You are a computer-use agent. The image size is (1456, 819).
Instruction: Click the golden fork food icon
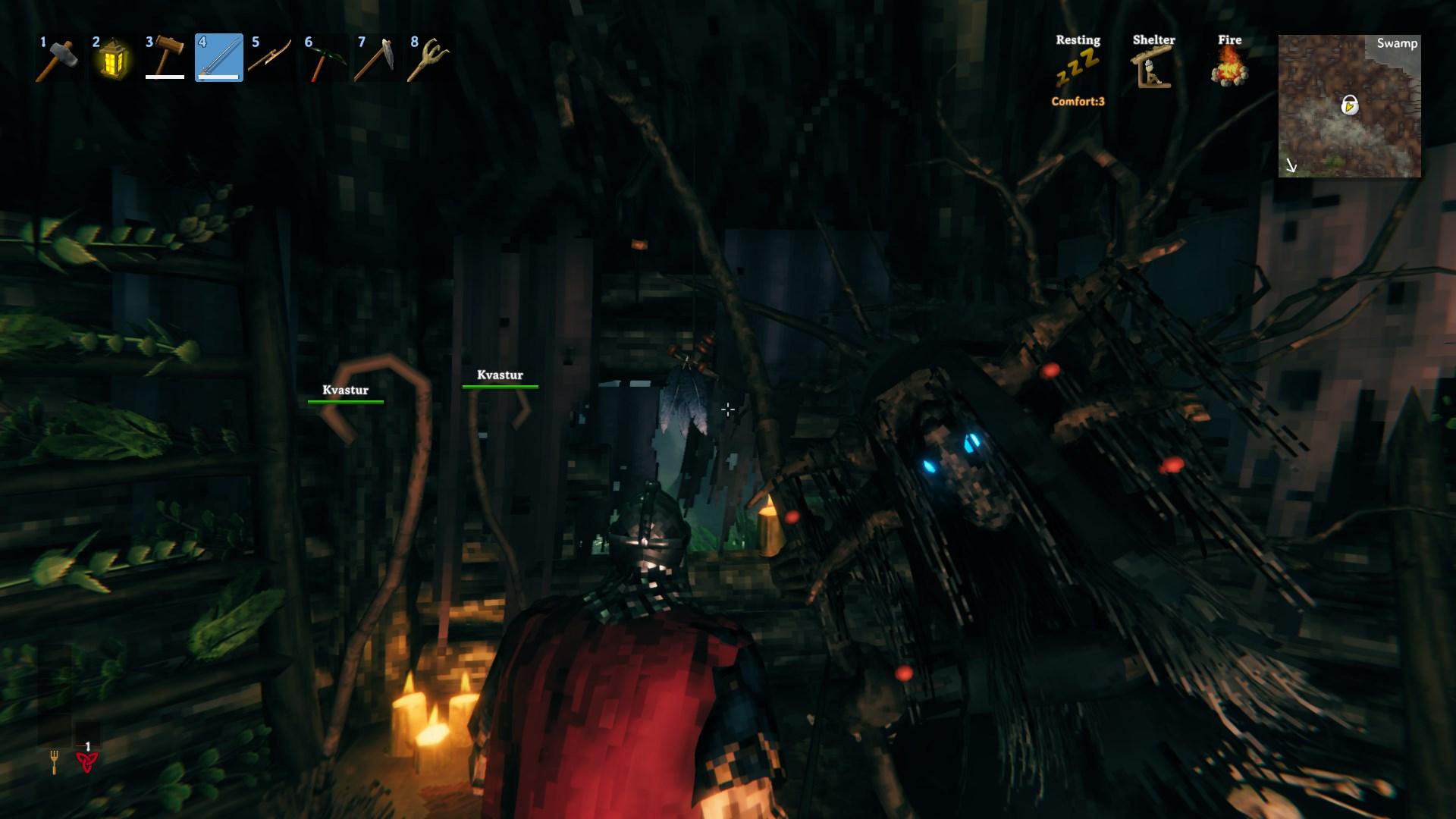54,761
